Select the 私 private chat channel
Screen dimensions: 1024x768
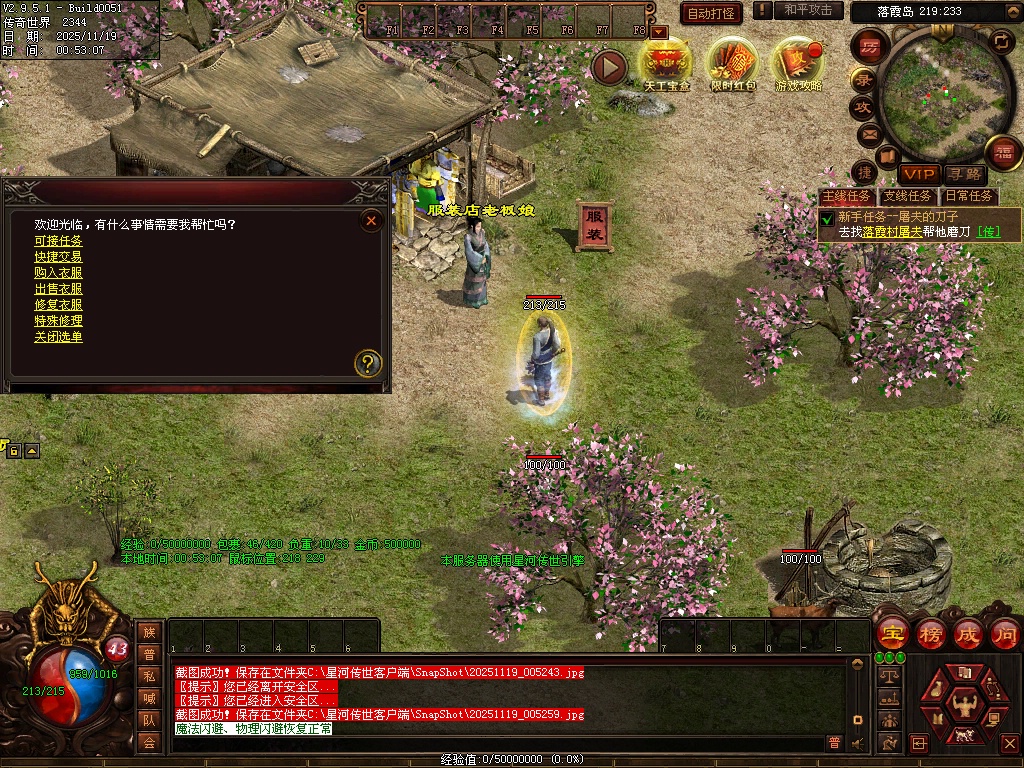(x=149, y=676)
